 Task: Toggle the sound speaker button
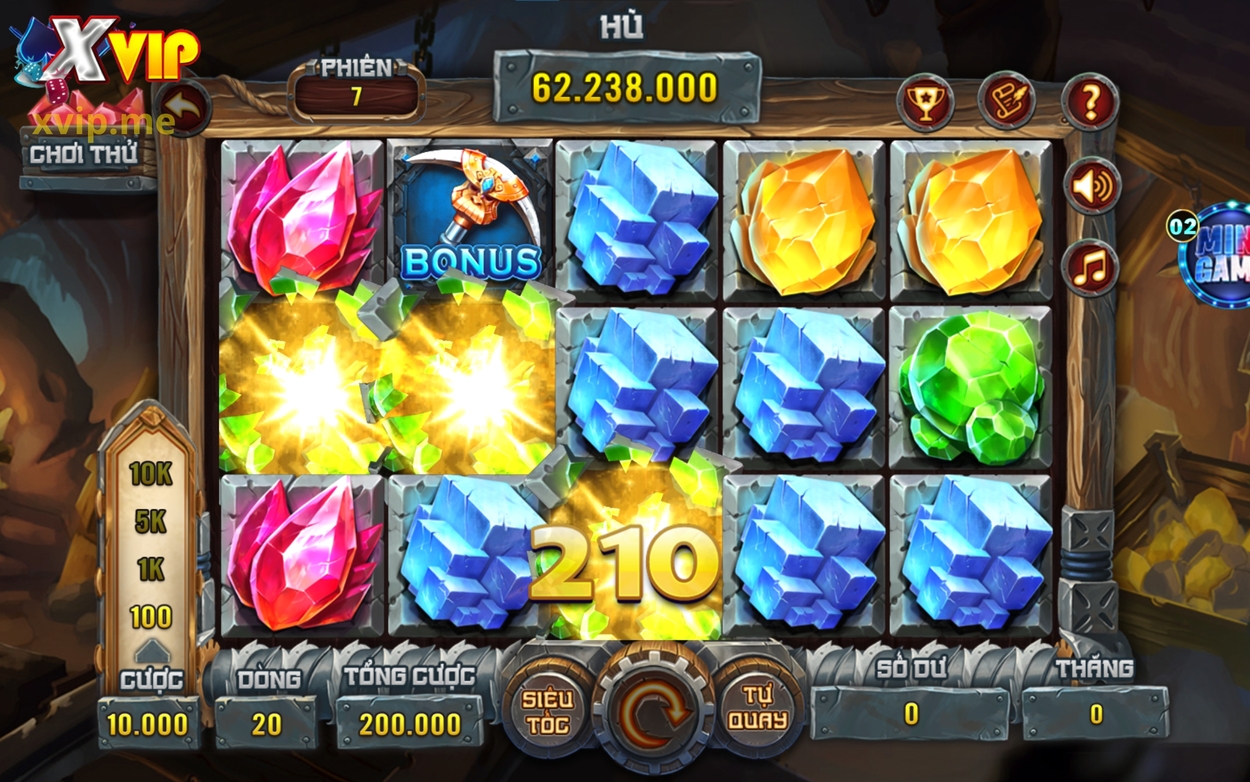tap(1090, 186)
